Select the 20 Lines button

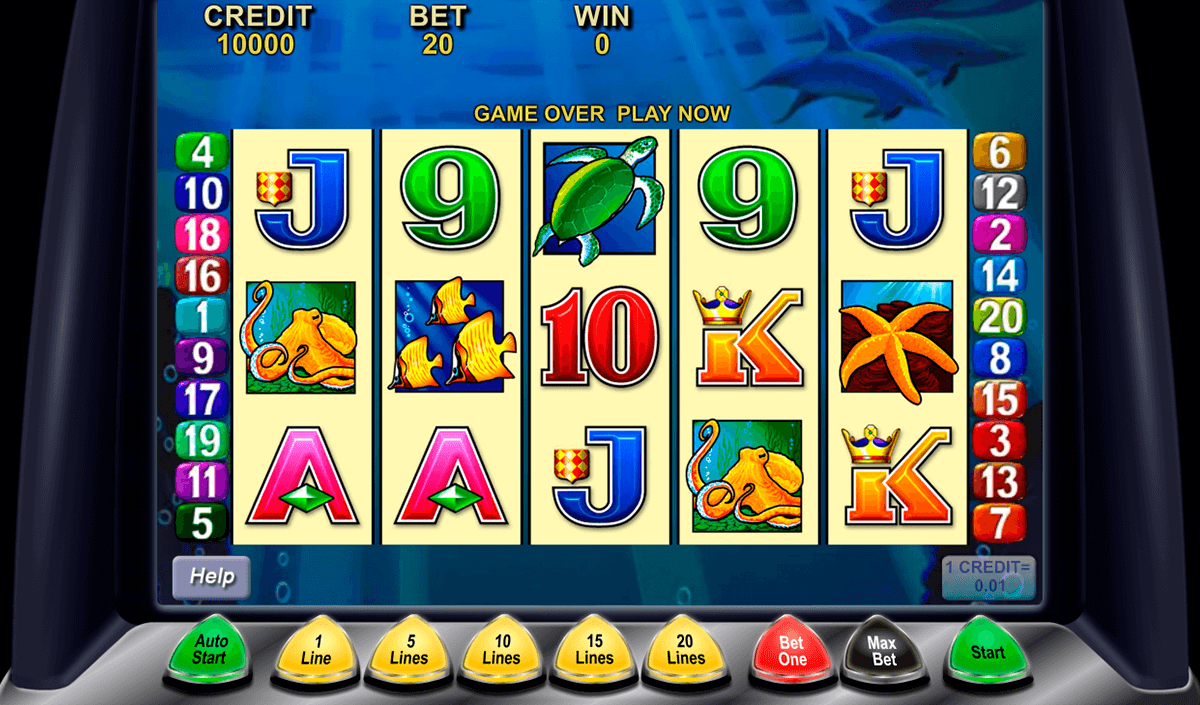point(686,651)
